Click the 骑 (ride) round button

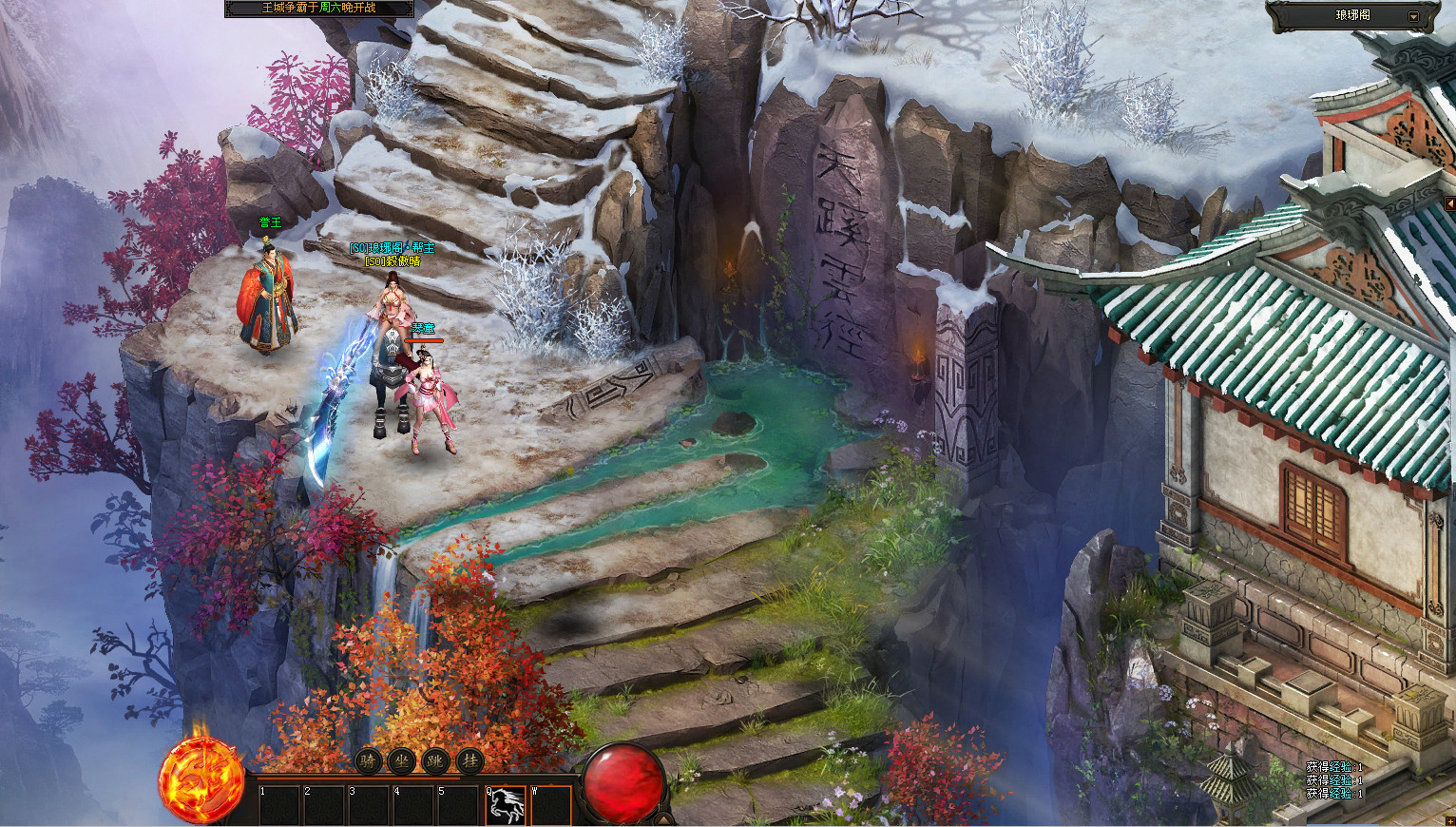368,760
